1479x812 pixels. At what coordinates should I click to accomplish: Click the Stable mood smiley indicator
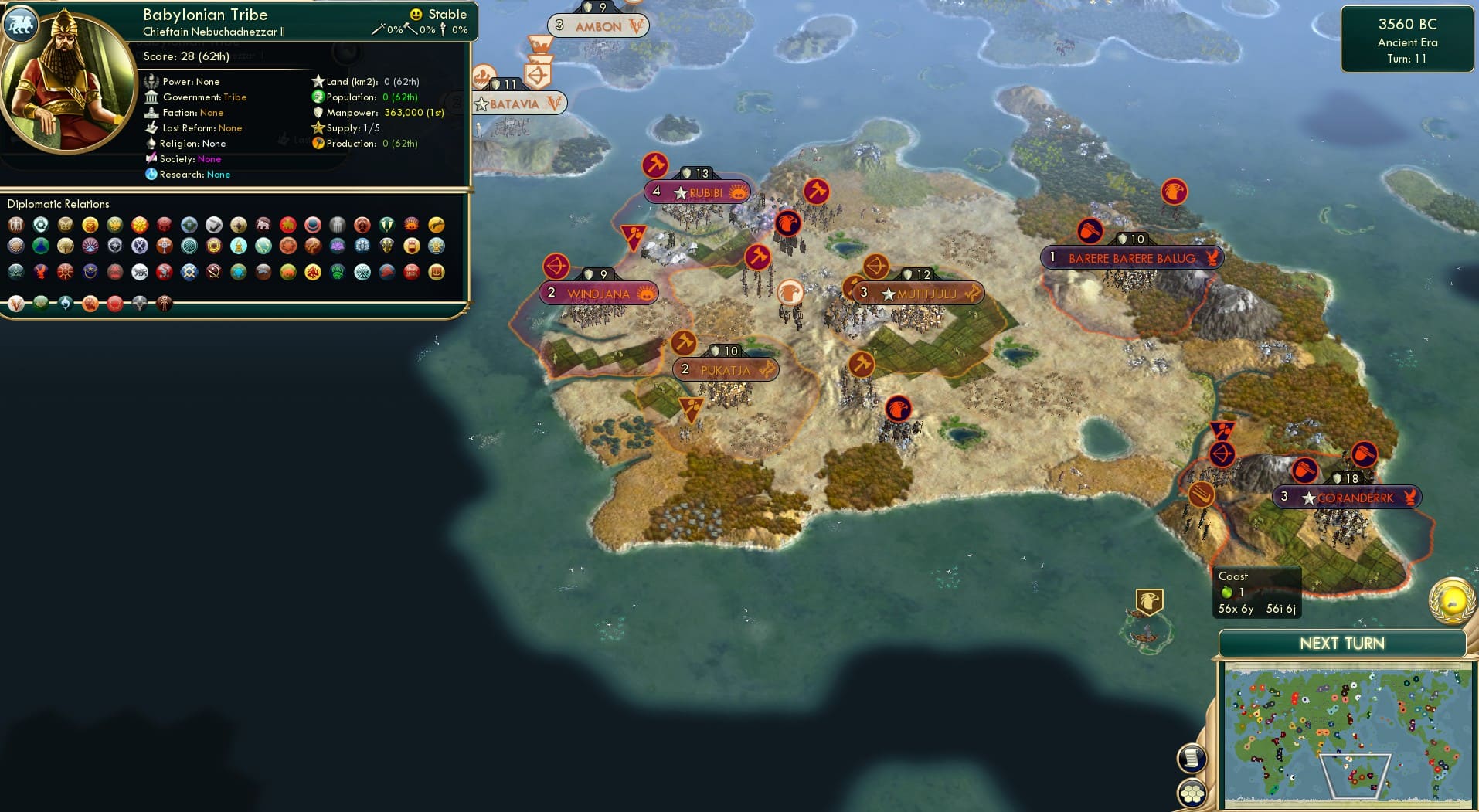(417, 13)
